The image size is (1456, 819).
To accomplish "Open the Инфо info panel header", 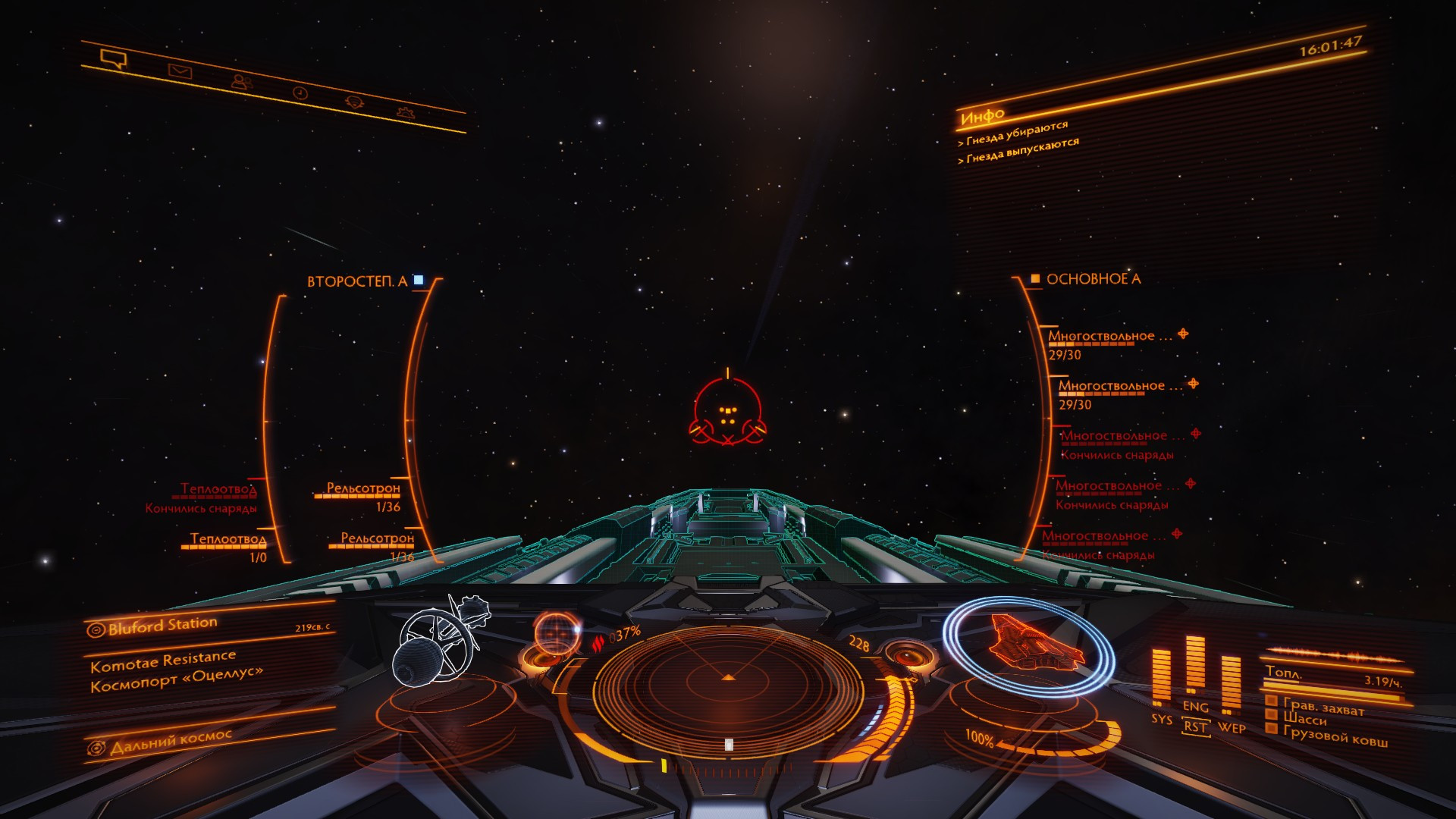I will click(x=983, y=117).
